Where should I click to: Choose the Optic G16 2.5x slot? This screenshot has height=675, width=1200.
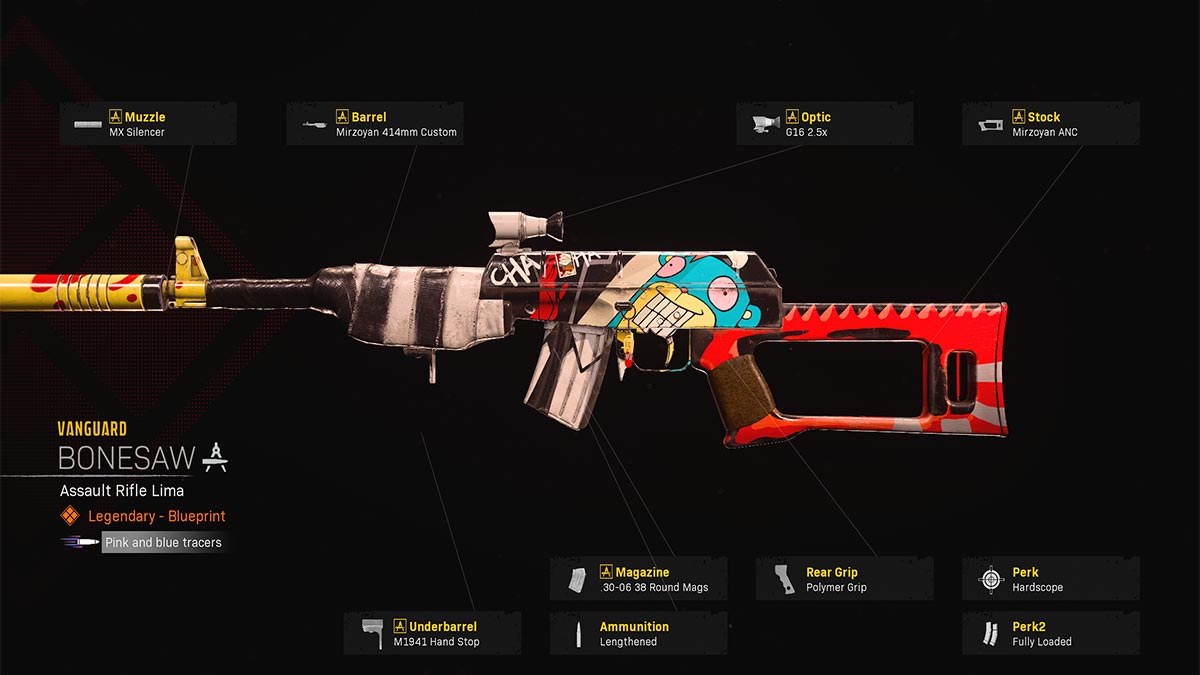(824, 124)
